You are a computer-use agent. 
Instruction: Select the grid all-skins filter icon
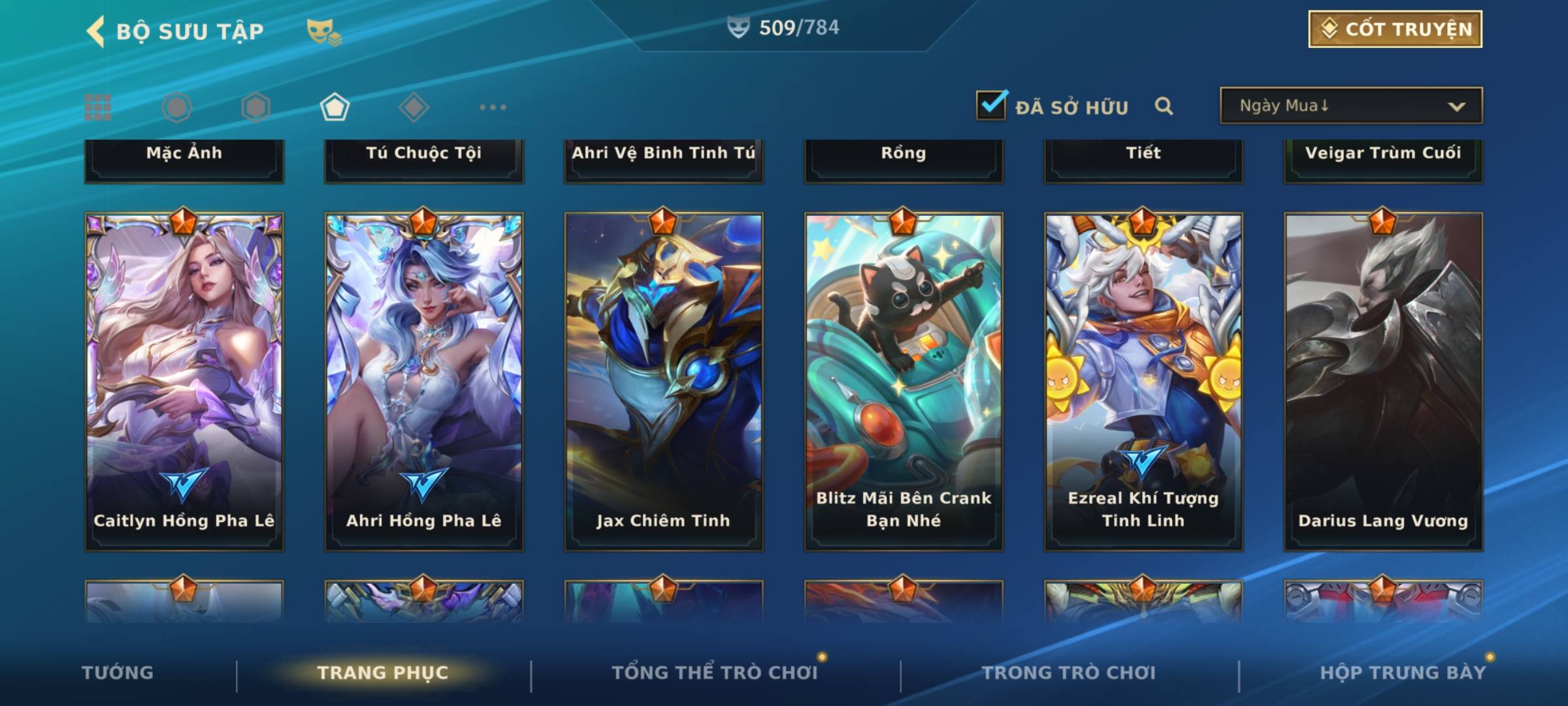[x=98, y=107]
